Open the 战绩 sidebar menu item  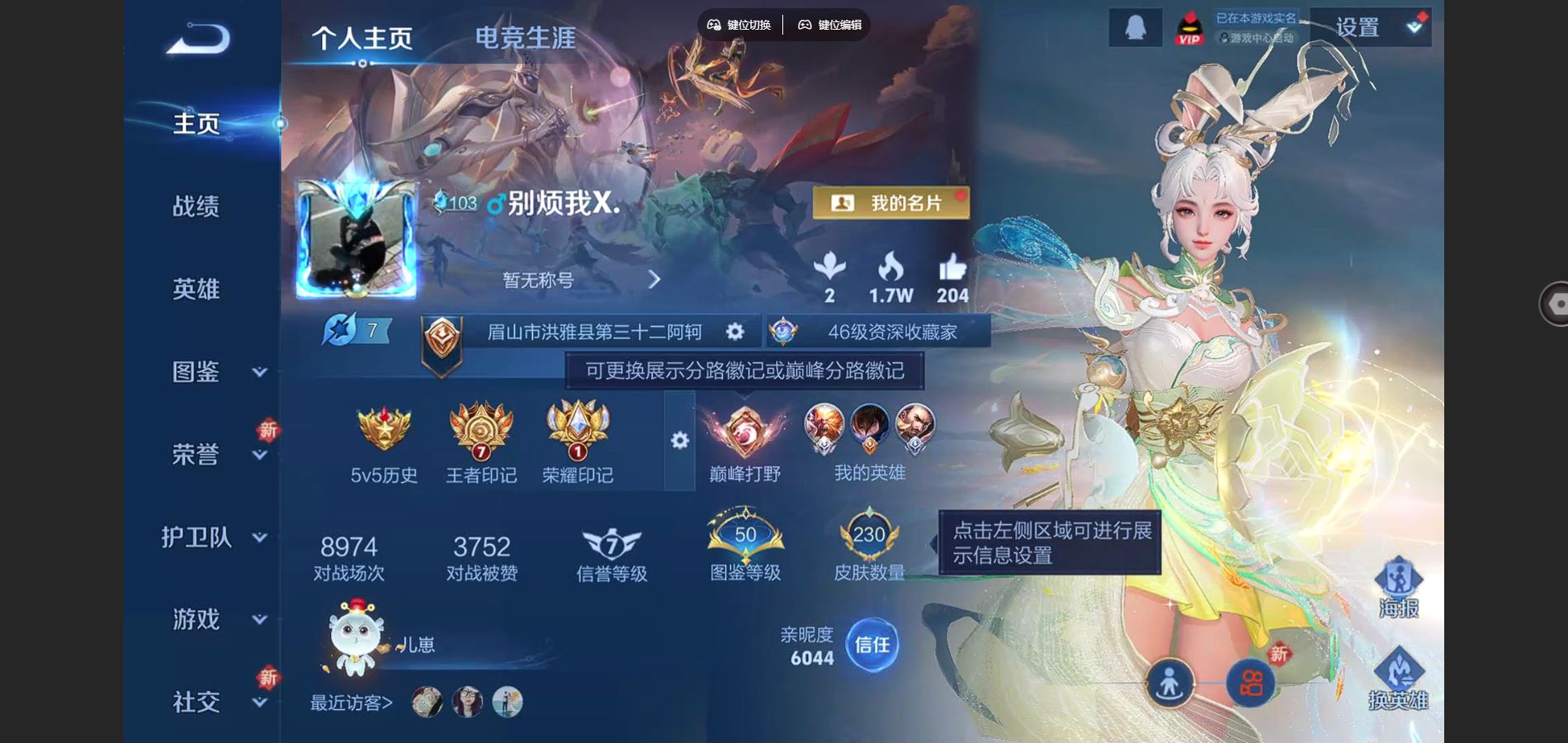(x=196, y=206)
